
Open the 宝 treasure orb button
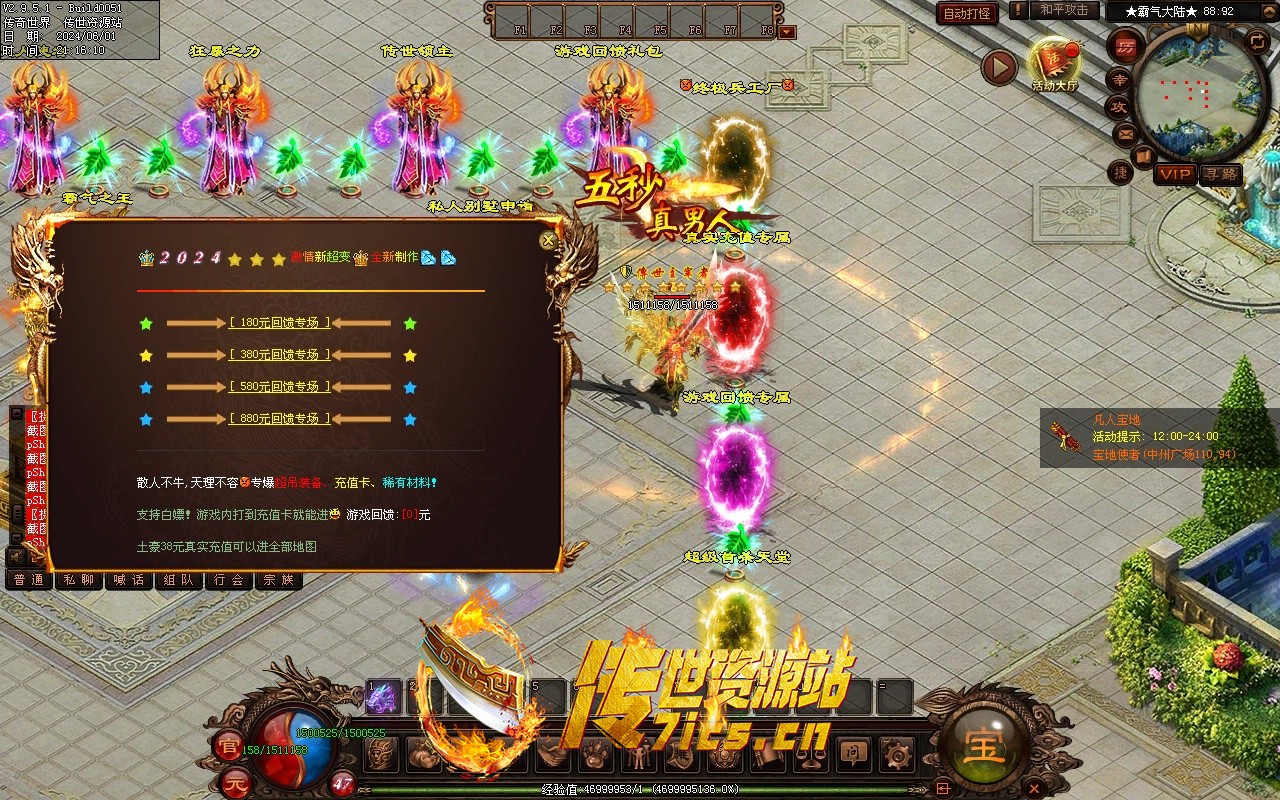(985, 746)
